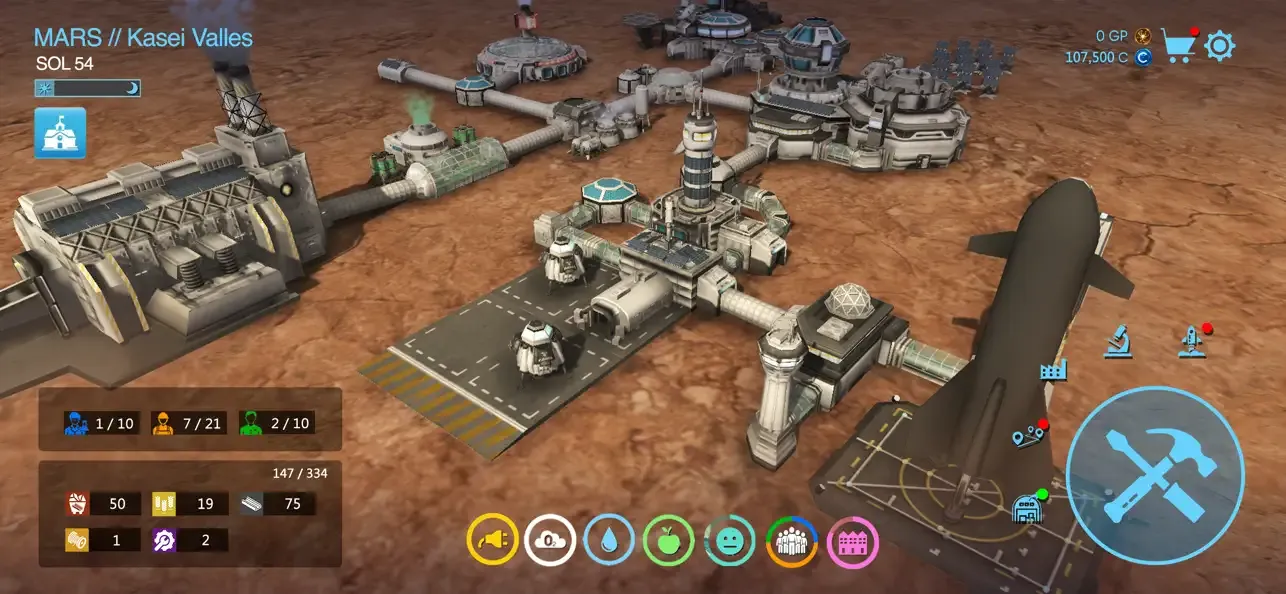The height and width of the screenshot is (594, 1286).
Task: Show the face happiness status
Action: click(x=730, y=541)
